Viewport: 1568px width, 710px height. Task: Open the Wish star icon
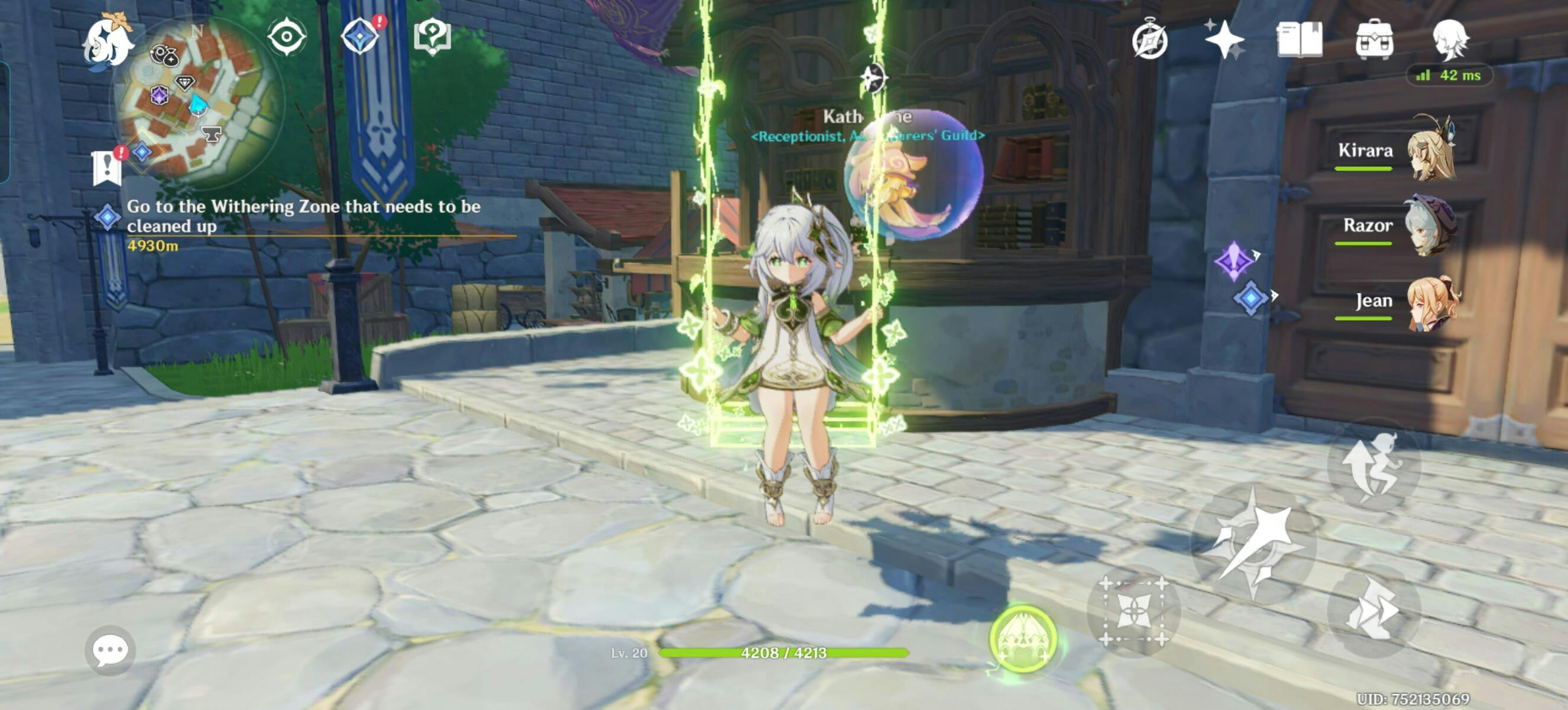tap(1224, 40)
